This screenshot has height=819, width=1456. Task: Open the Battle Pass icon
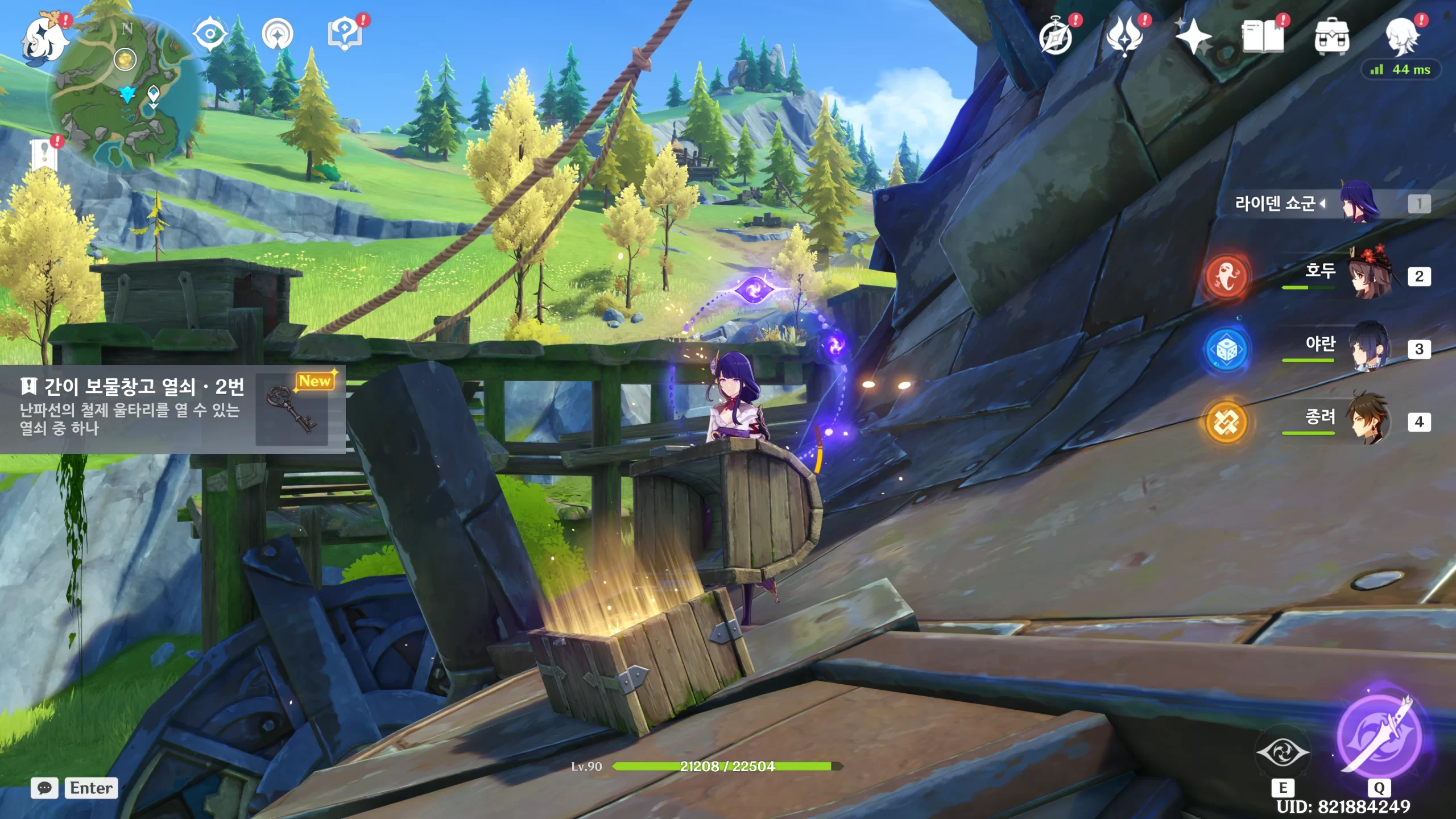tap(1124, 36)
